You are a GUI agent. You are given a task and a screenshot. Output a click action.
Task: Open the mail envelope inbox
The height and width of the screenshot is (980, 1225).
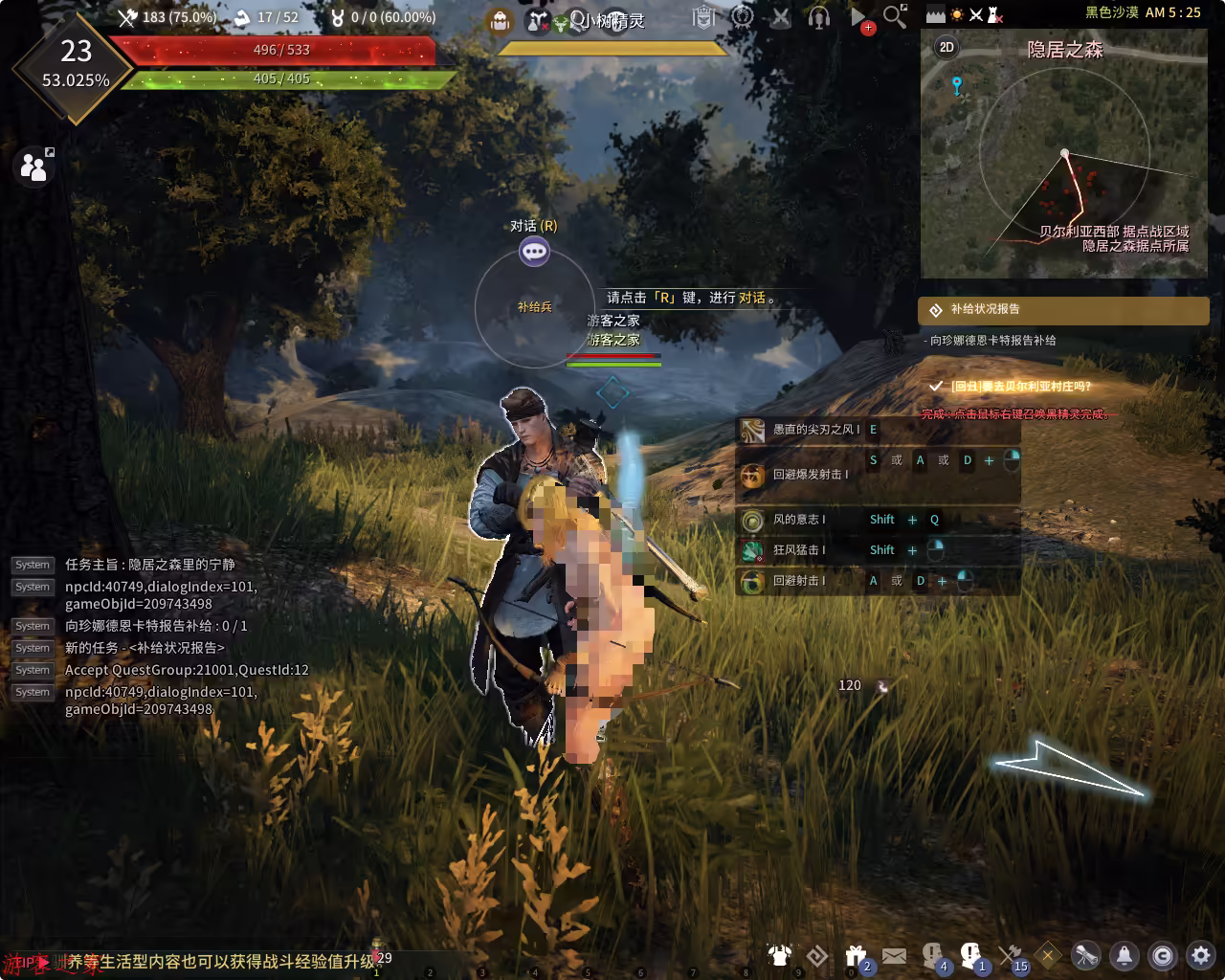pos(894,955)
